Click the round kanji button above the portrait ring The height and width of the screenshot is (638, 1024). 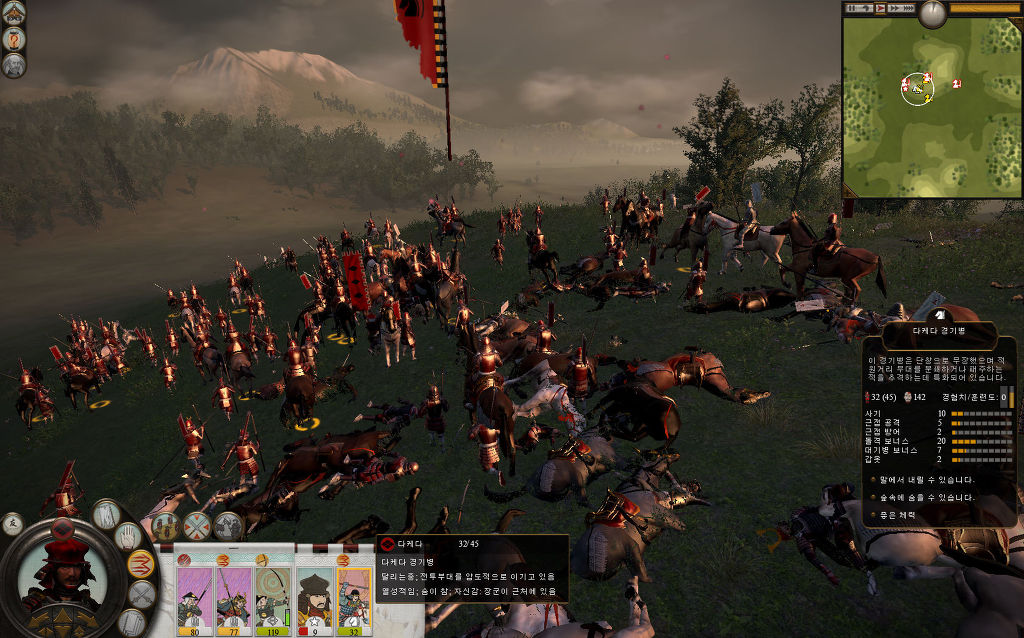coord(13,522)
